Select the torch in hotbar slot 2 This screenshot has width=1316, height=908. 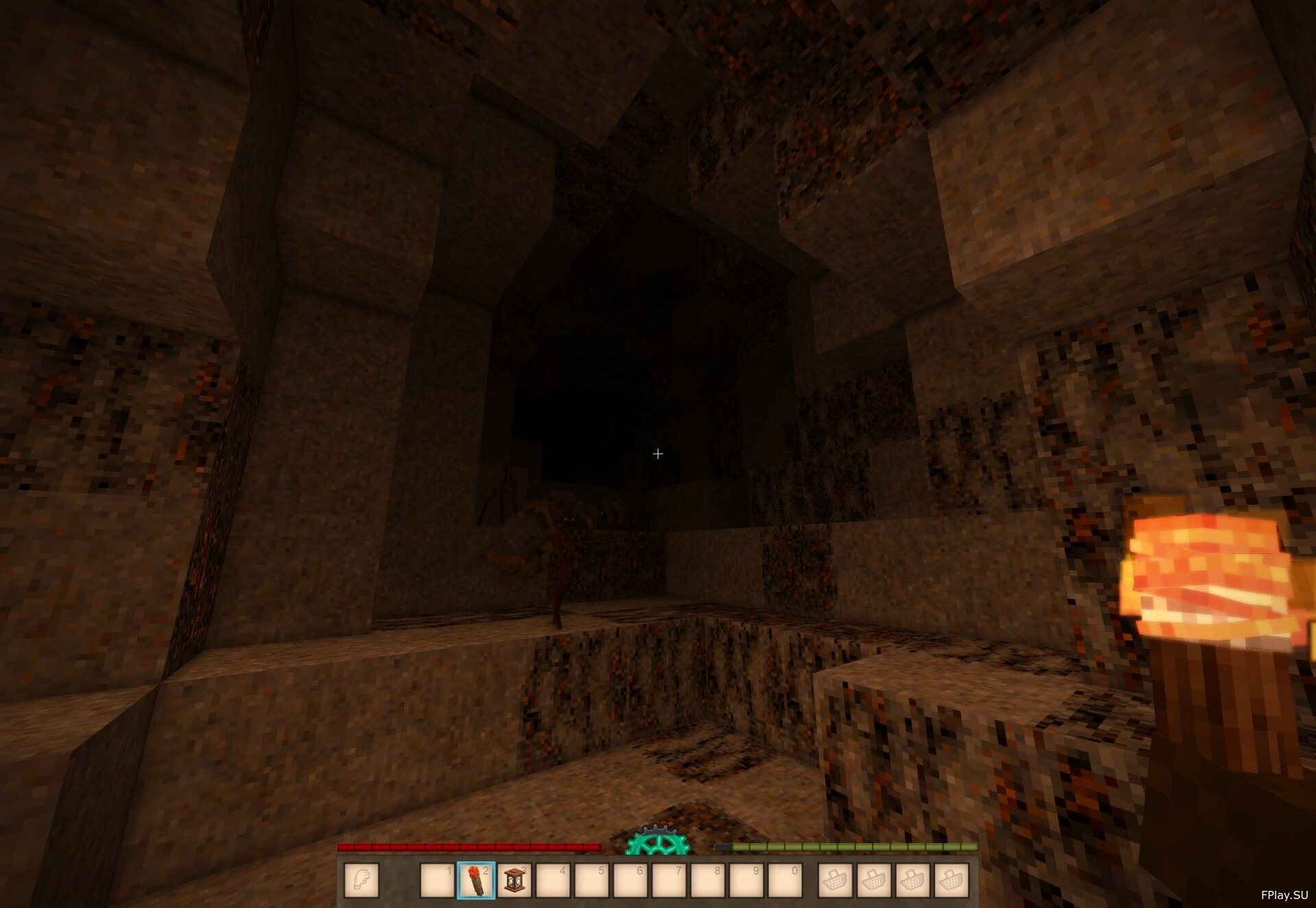tap(476, 881)
